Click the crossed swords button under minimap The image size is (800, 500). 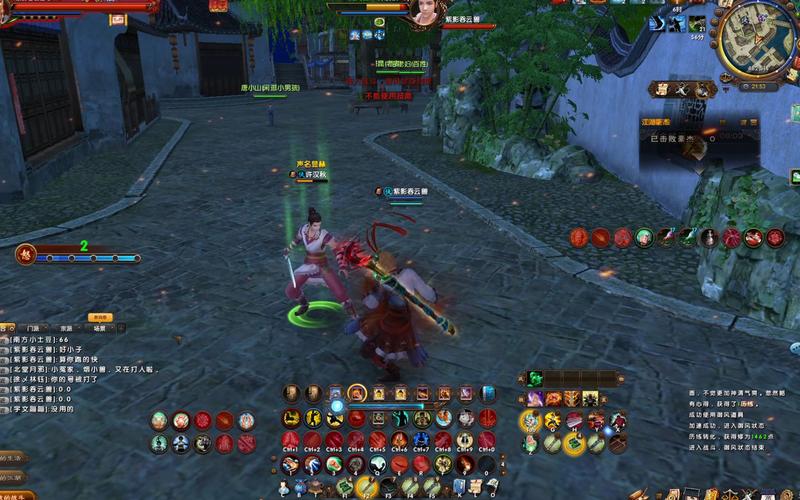point(684,89)
